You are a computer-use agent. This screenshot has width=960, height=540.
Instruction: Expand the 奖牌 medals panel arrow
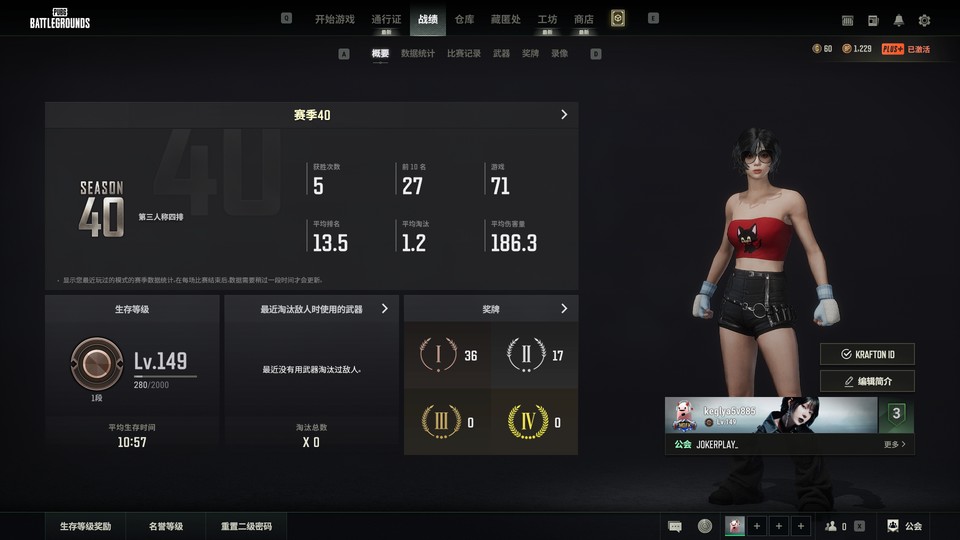point(564,309)
